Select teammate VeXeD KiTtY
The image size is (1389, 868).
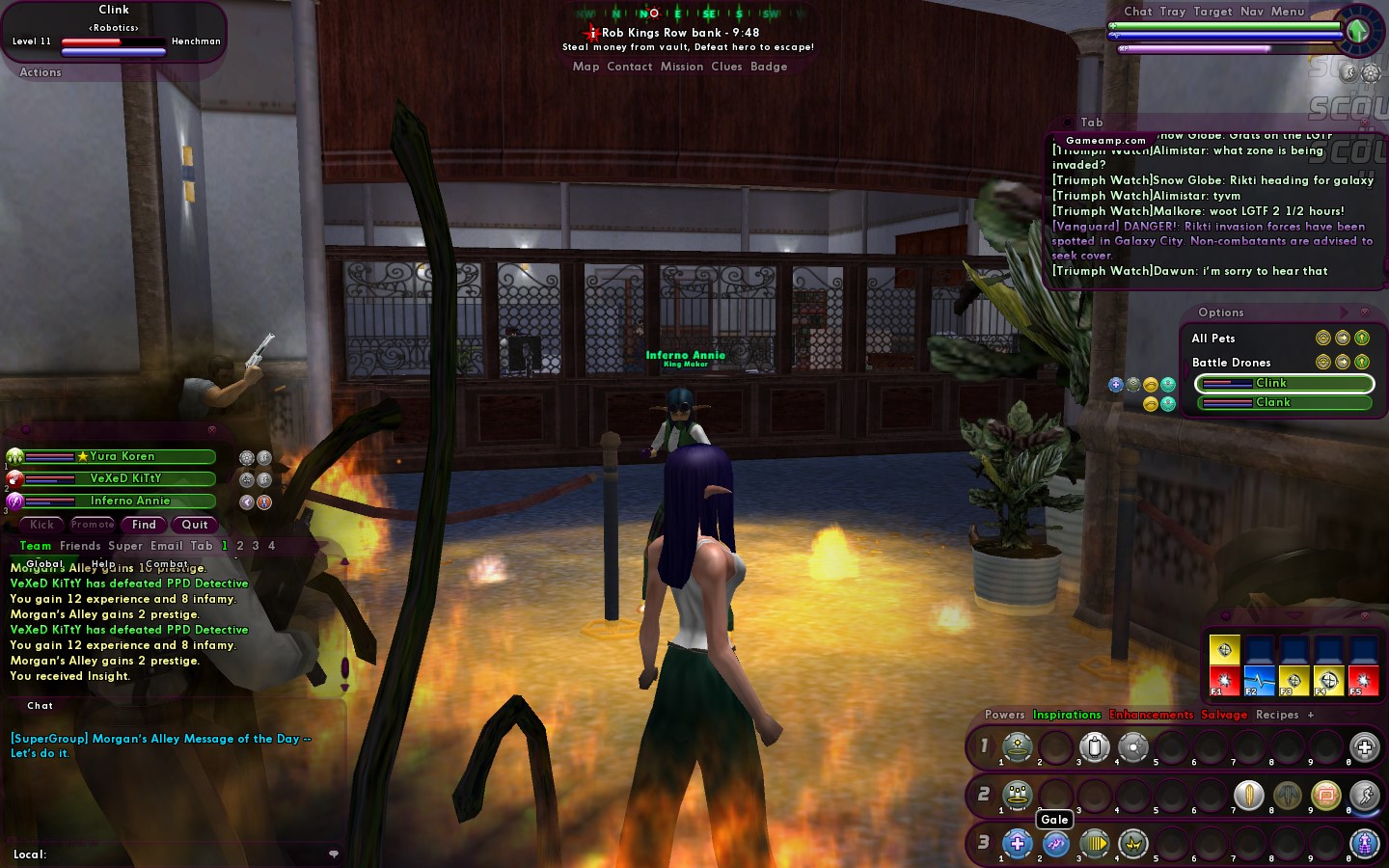pos(124,478)
